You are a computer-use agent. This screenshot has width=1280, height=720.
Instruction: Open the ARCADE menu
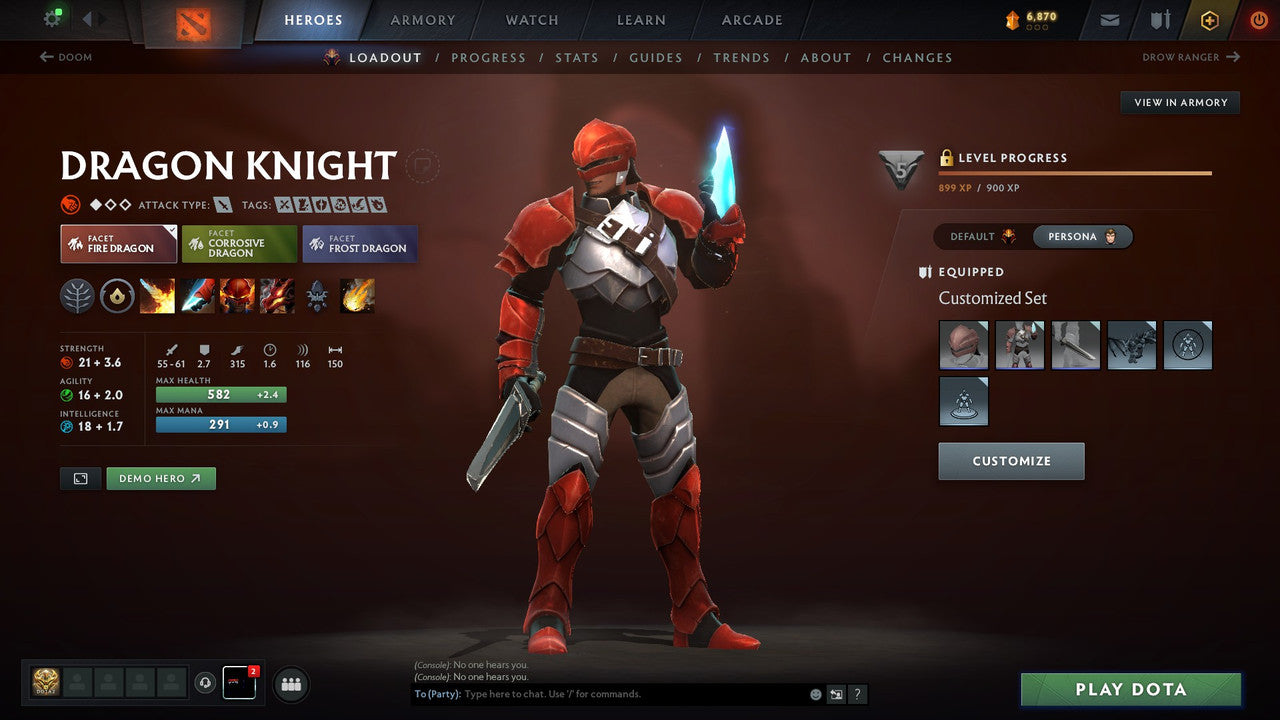pos(751,19)
